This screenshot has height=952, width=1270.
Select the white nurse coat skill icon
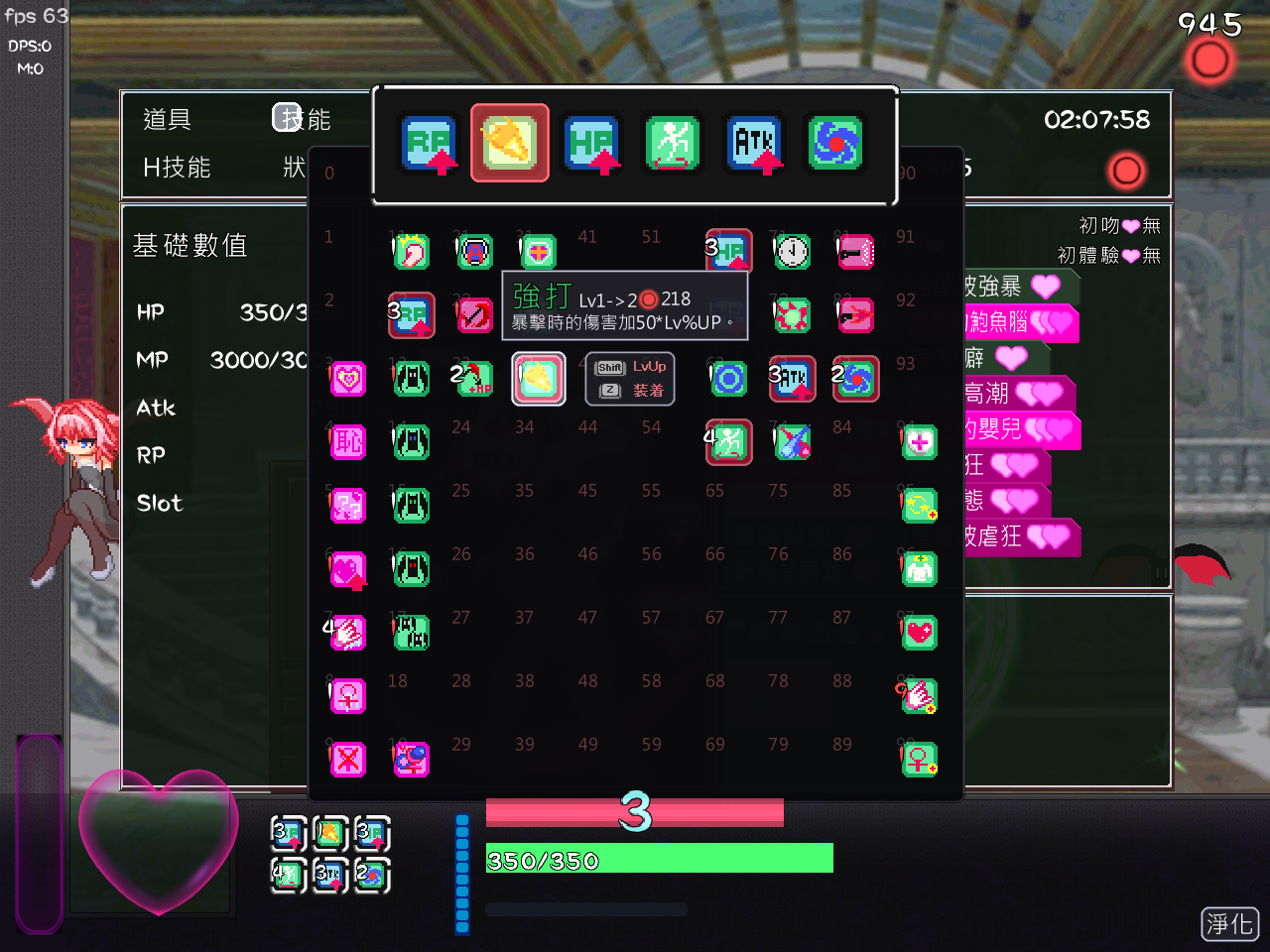(920, 569)
